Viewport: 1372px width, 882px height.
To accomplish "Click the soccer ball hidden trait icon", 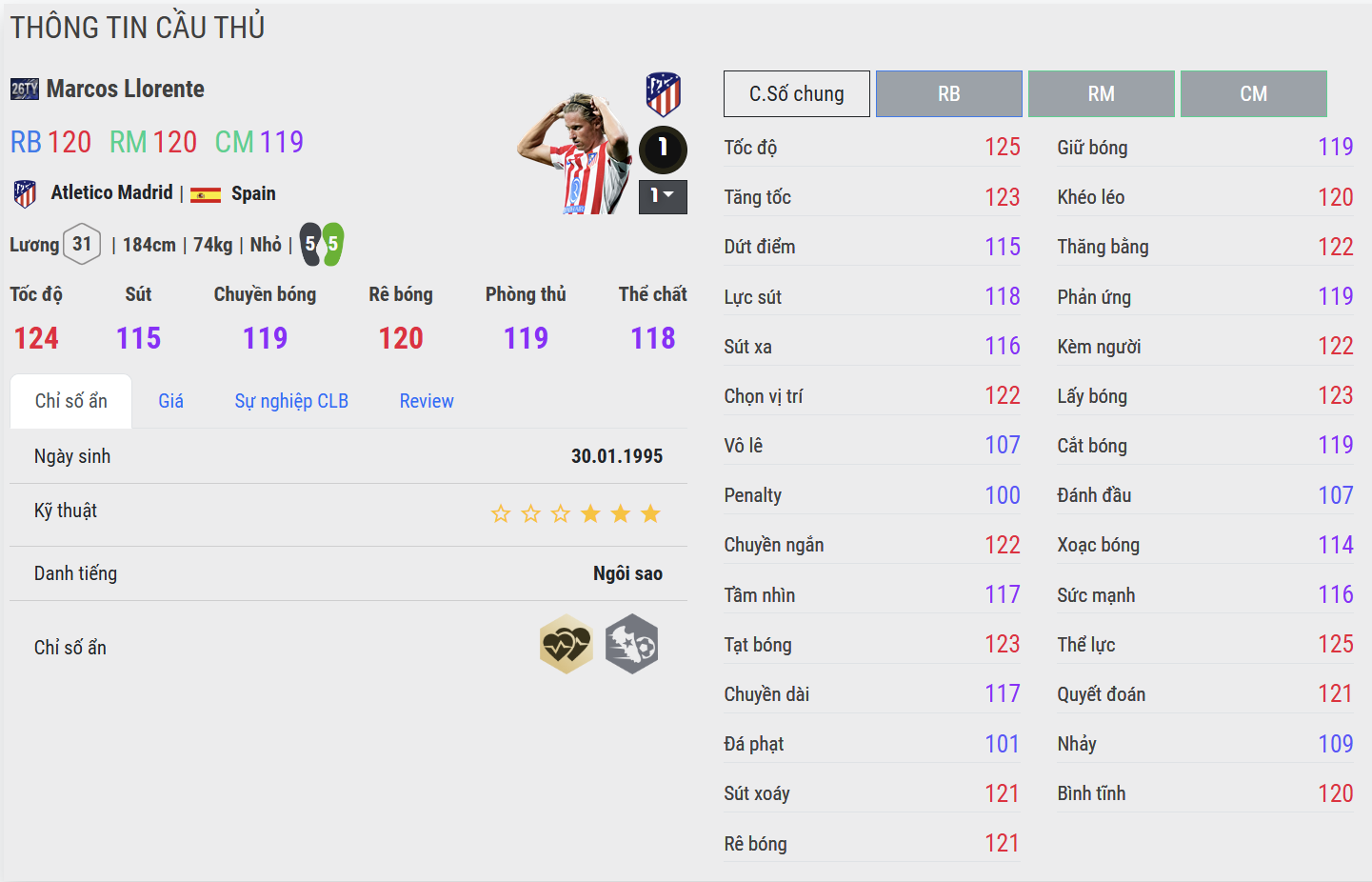I will click(x=632, y=645).
